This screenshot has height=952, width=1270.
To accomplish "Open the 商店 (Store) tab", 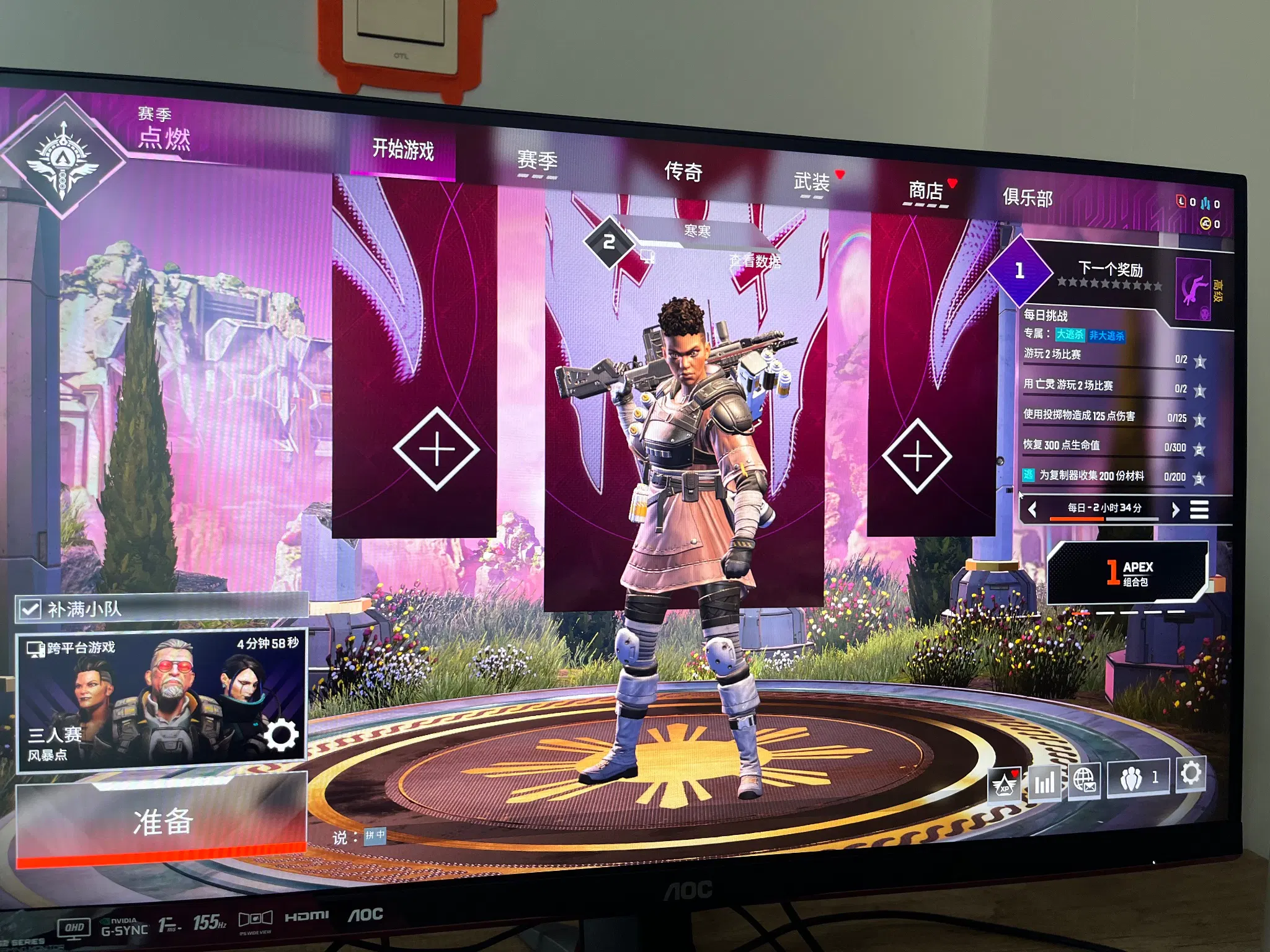I will (925, 190).
